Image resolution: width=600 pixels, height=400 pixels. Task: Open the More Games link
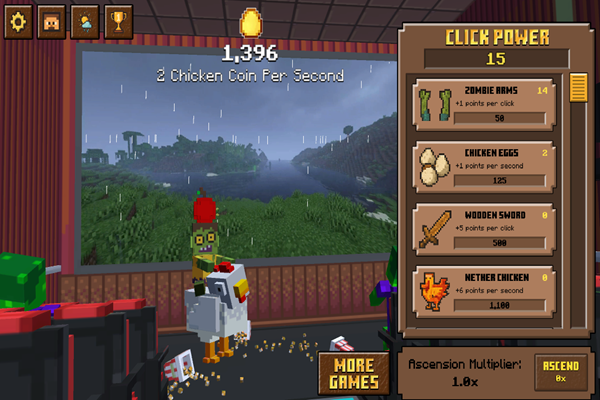click(x=354, y=373)
